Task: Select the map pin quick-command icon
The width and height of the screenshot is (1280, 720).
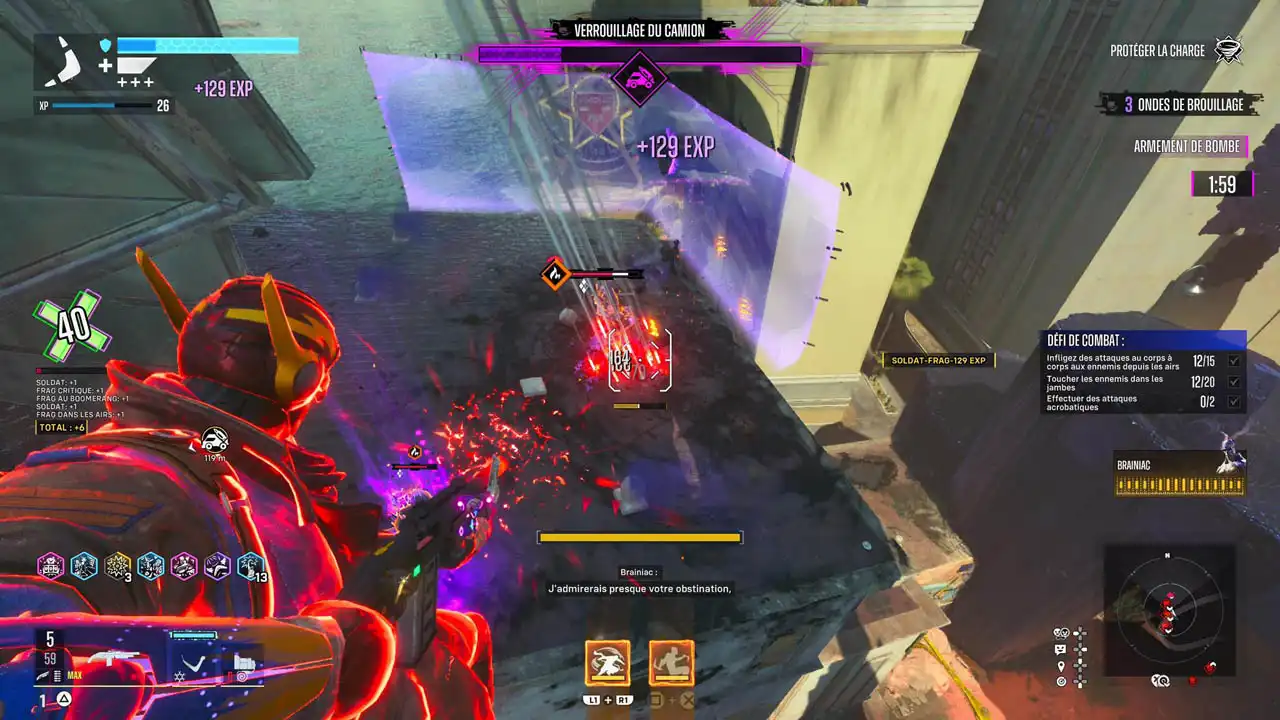Action: click(x=1060, y=664)
